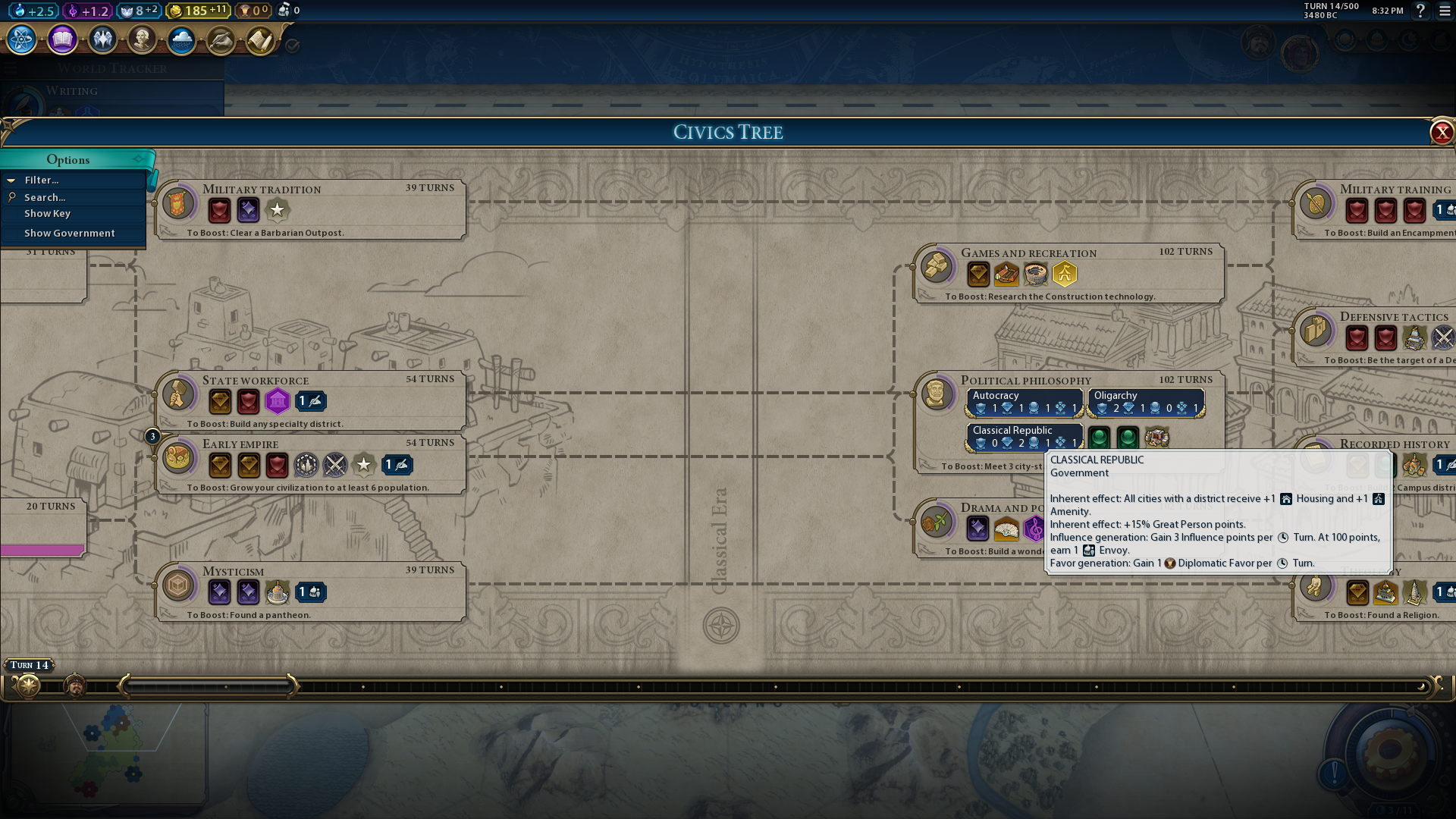Click the Autocracy government box
Screen dimensions: 1456x819
pyautogui.click(x=1025, y=403)
